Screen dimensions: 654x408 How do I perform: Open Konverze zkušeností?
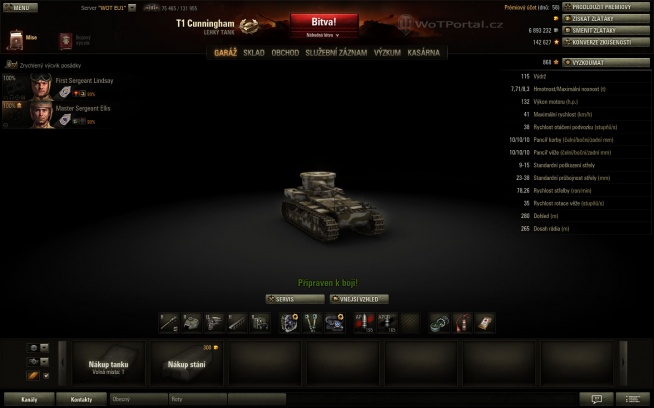pyautogui.click(x=605, y=43)
